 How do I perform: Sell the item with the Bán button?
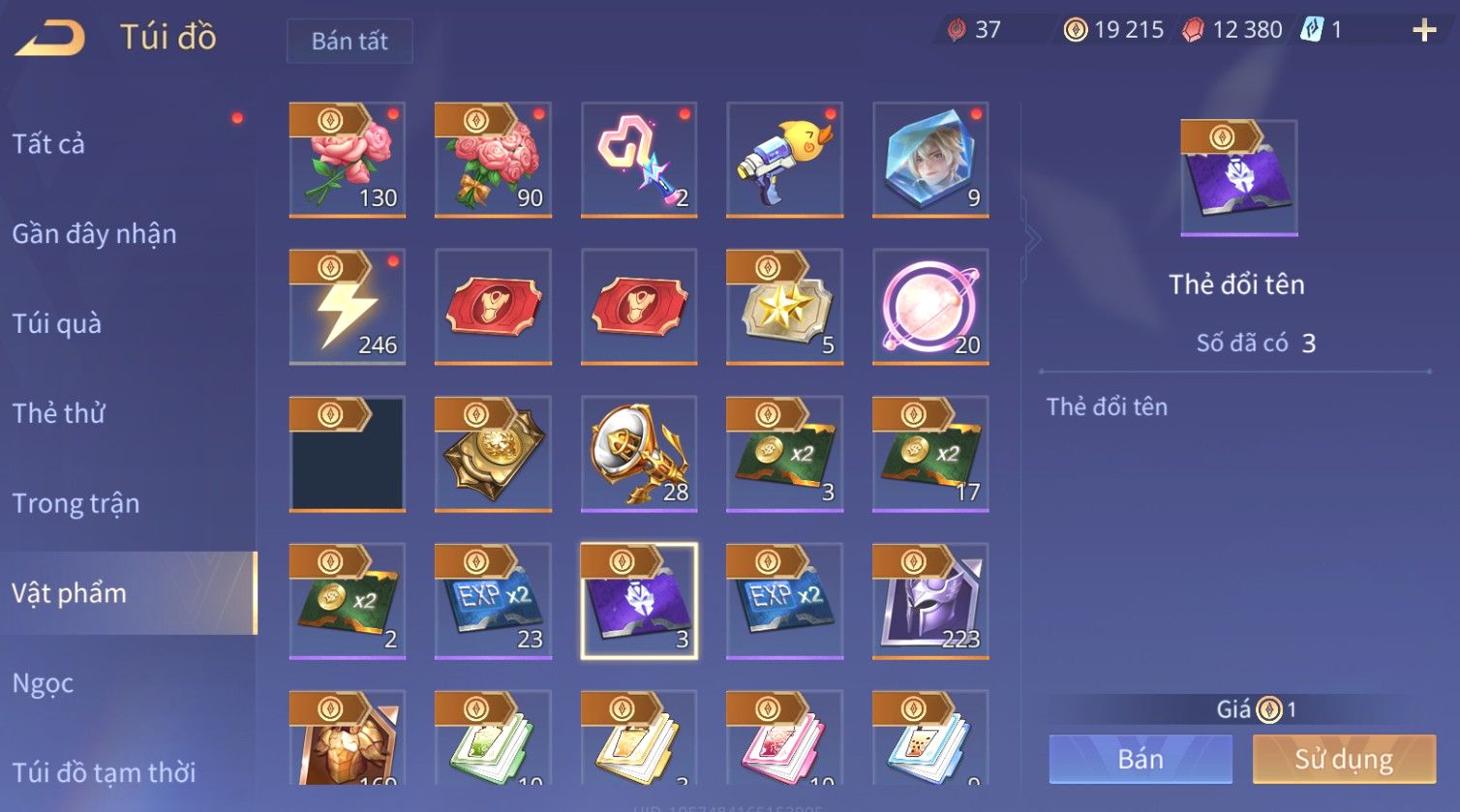point(1141,759)
